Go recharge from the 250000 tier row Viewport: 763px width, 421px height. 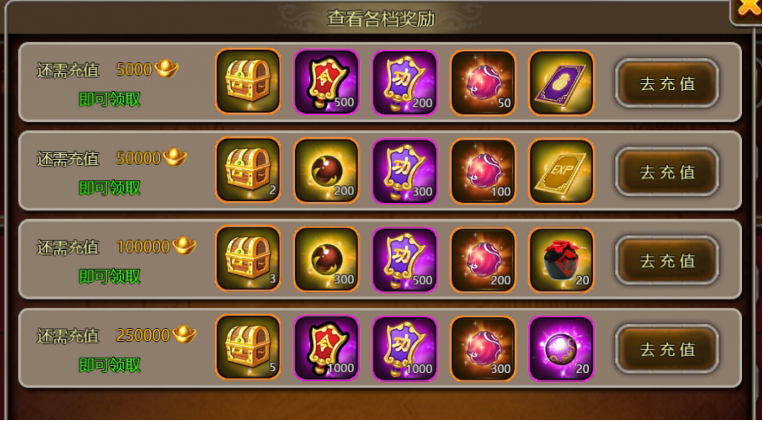point(667,349)
